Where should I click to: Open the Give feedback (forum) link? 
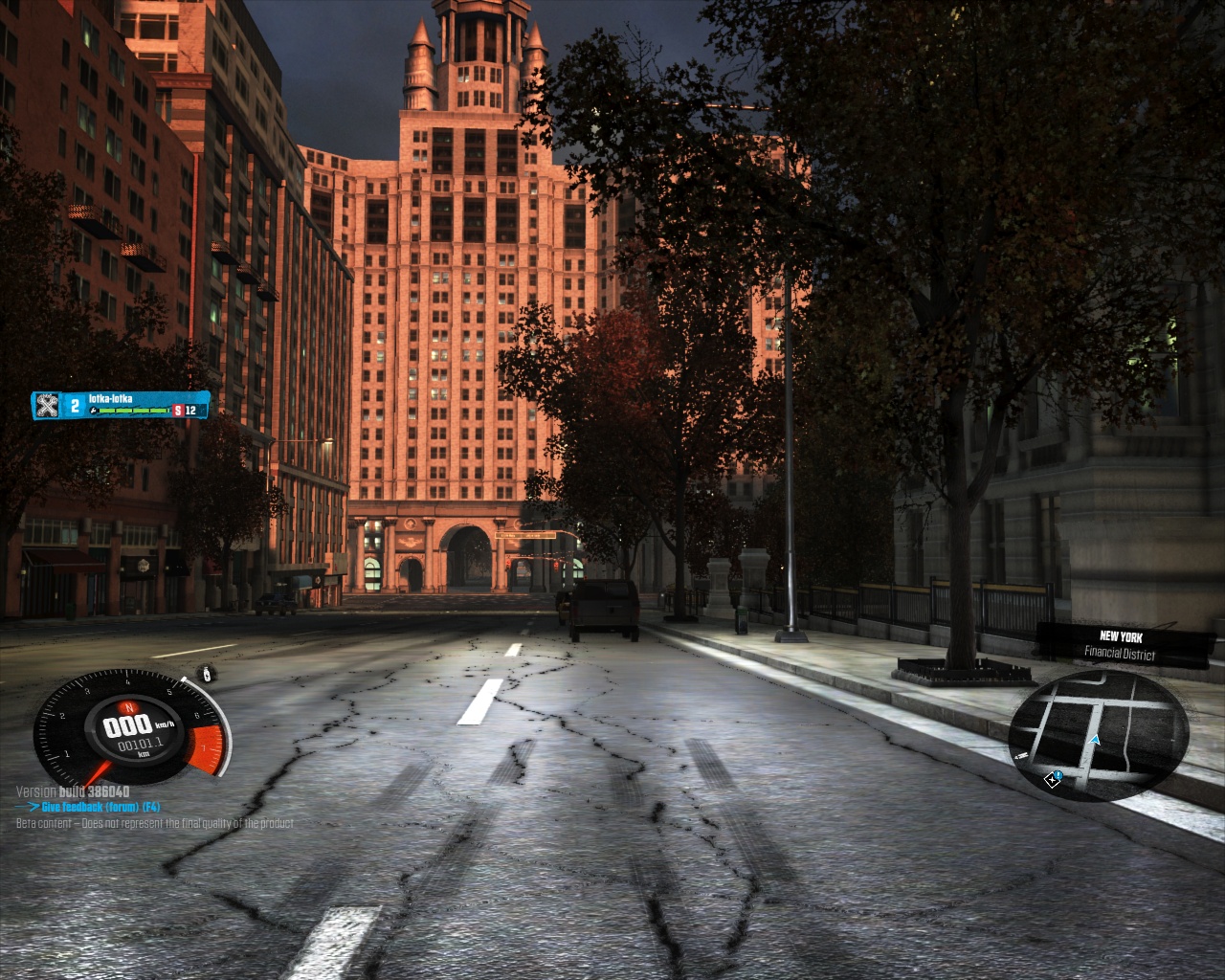point(94,808)
